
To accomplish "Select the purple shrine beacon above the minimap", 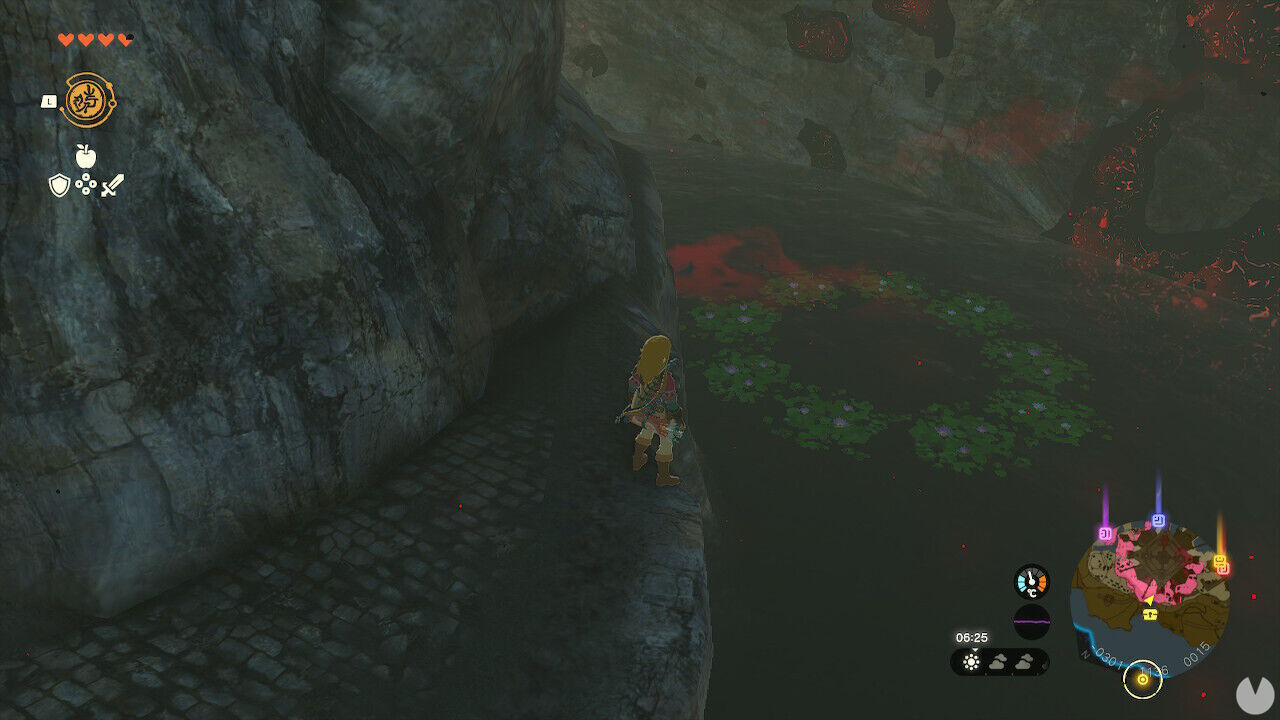I will [x=1104, y=532].
